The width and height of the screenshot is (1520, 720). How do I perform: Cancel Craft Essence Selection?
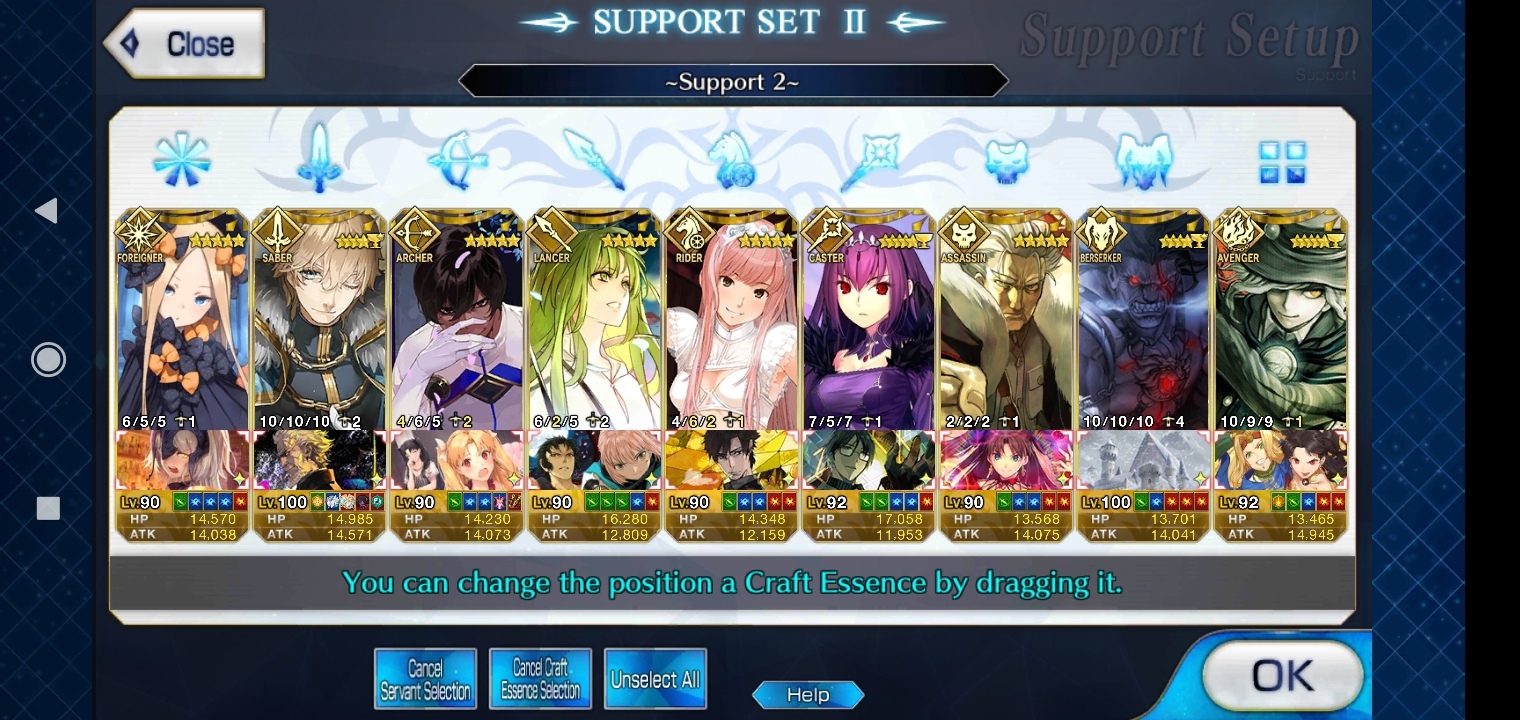pos(540,679)
